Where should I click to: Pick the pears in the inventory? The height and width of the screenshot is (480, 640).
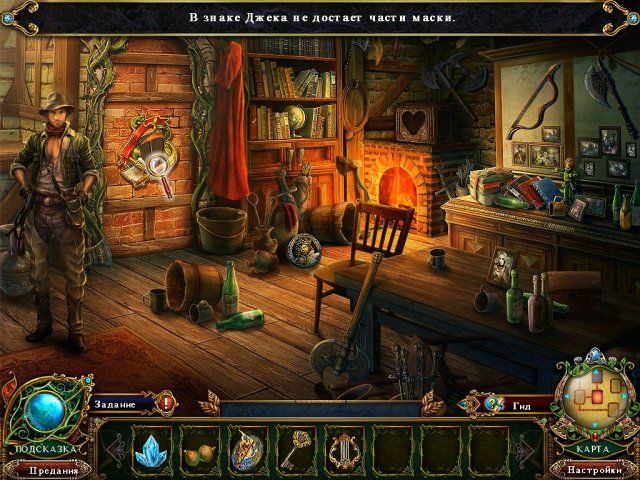click(199, 449)
